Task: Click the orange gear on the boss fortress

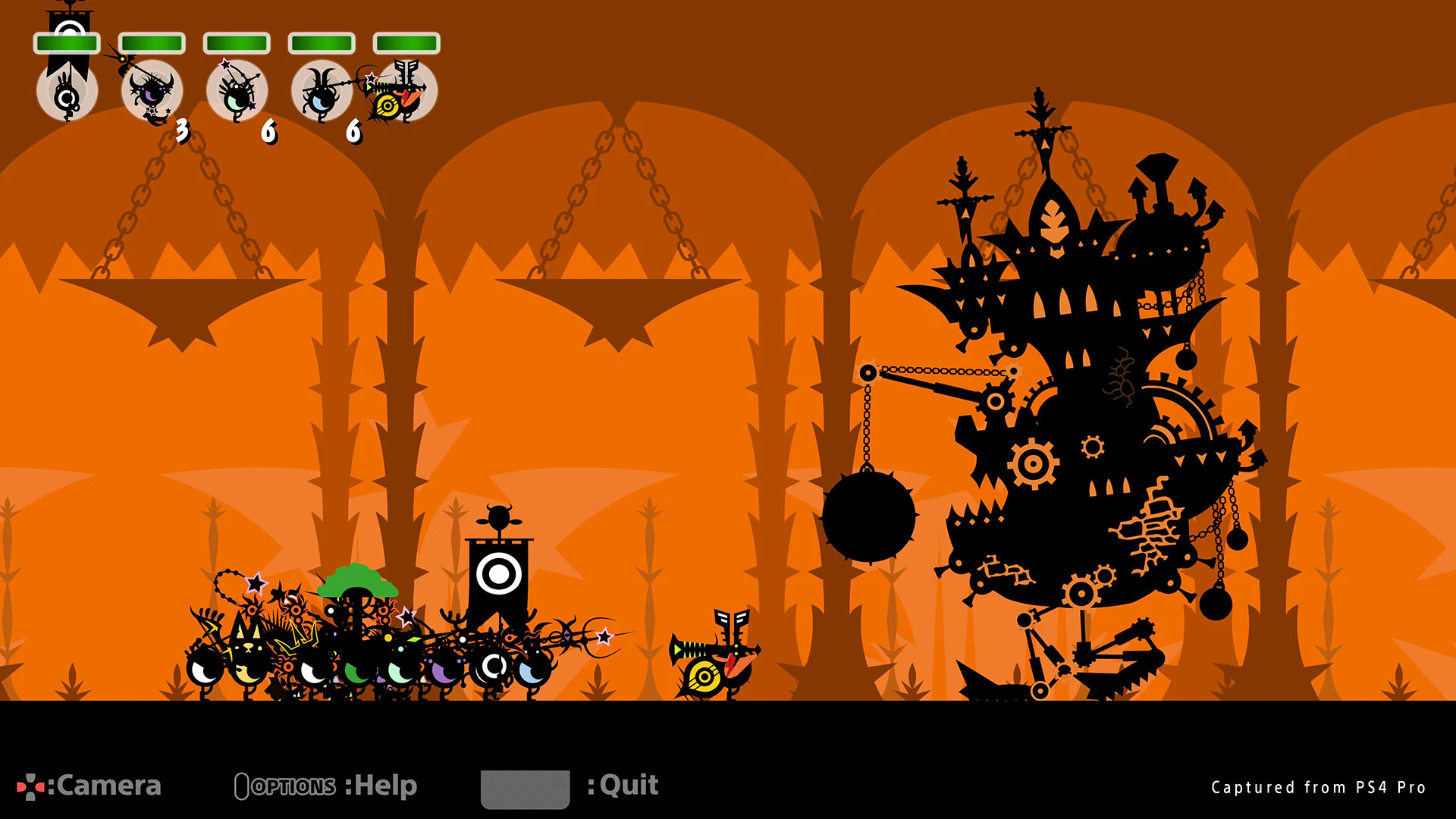Action: pos(1034,463)
